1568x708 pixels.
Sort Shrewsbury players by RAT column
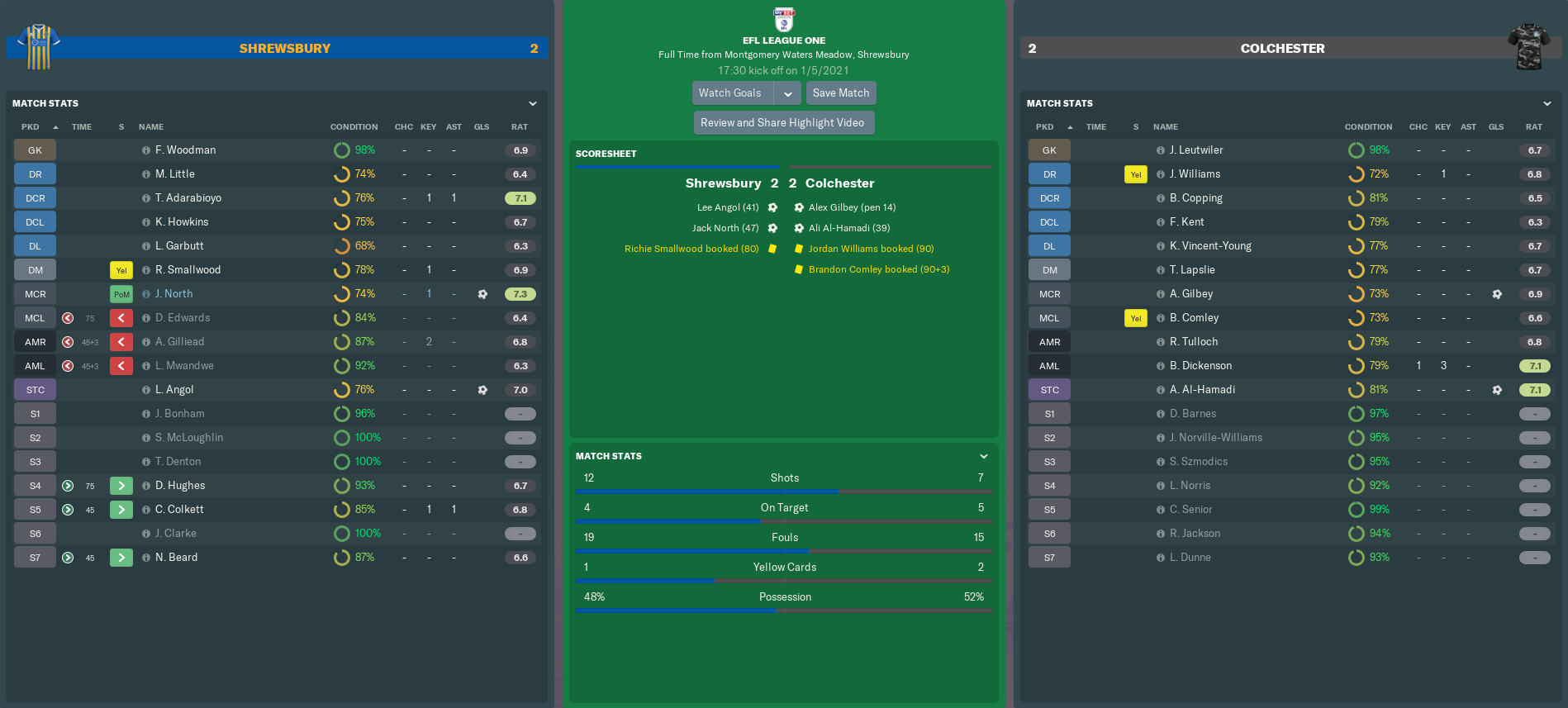click(519, 127)
